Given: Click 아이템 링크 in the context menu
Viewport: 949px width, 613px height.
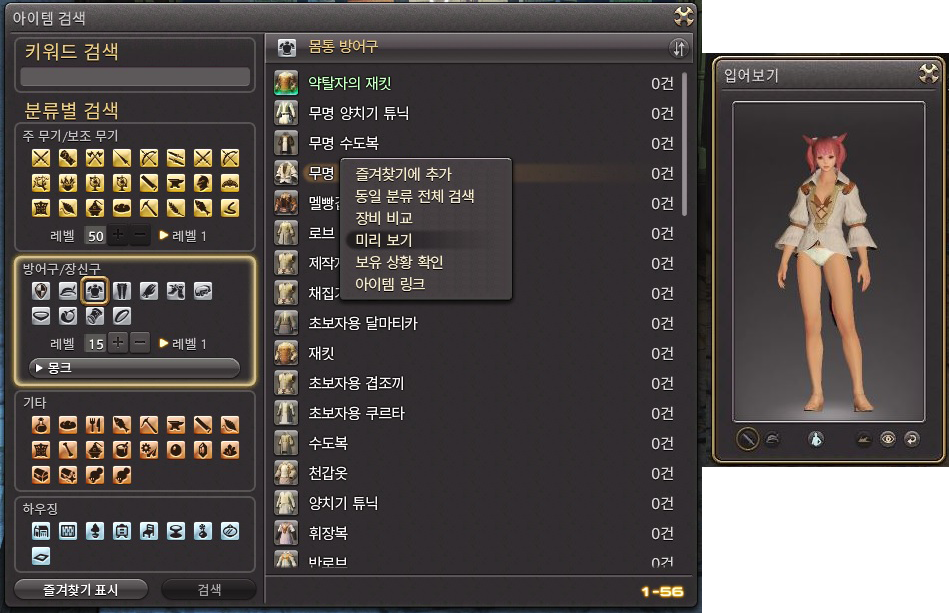Looking at the screenshot, I should click(x=389, y=284).
